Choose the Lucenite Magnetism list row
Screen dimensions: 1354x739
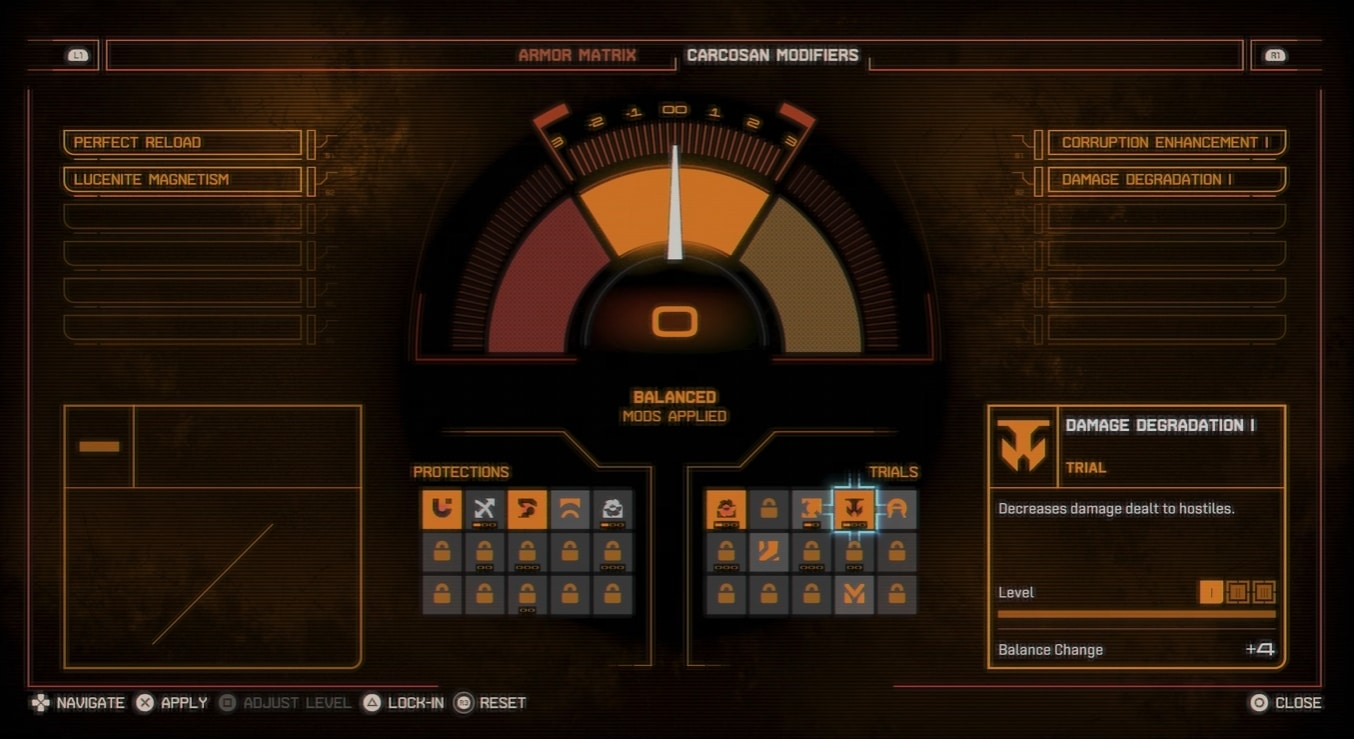pos(182,180)
